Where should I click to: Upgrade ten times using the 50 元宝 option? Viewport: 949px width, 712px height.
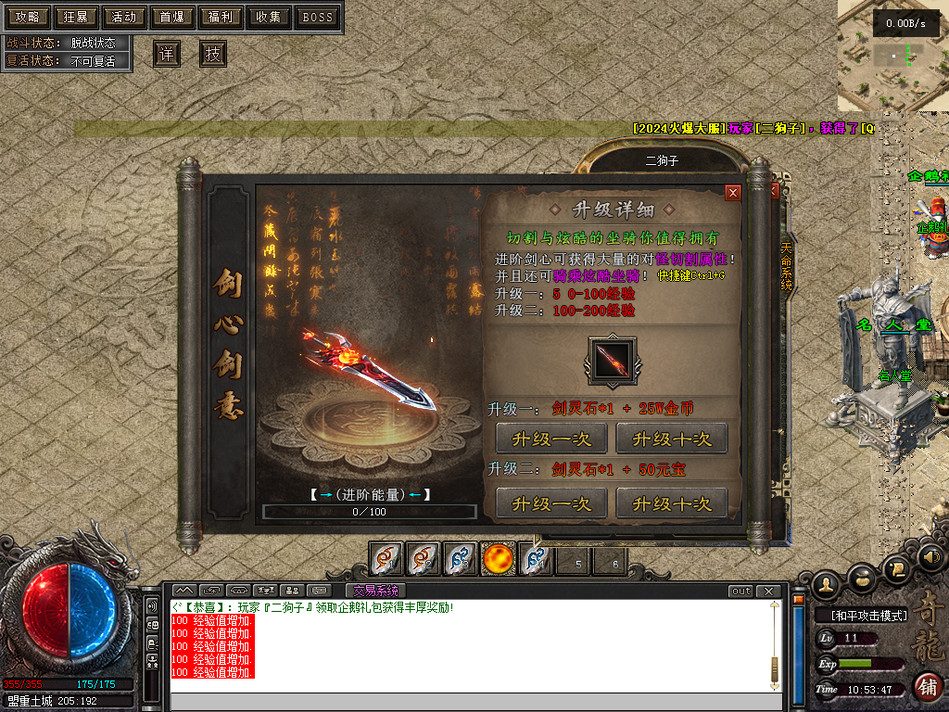coord(670,503)
